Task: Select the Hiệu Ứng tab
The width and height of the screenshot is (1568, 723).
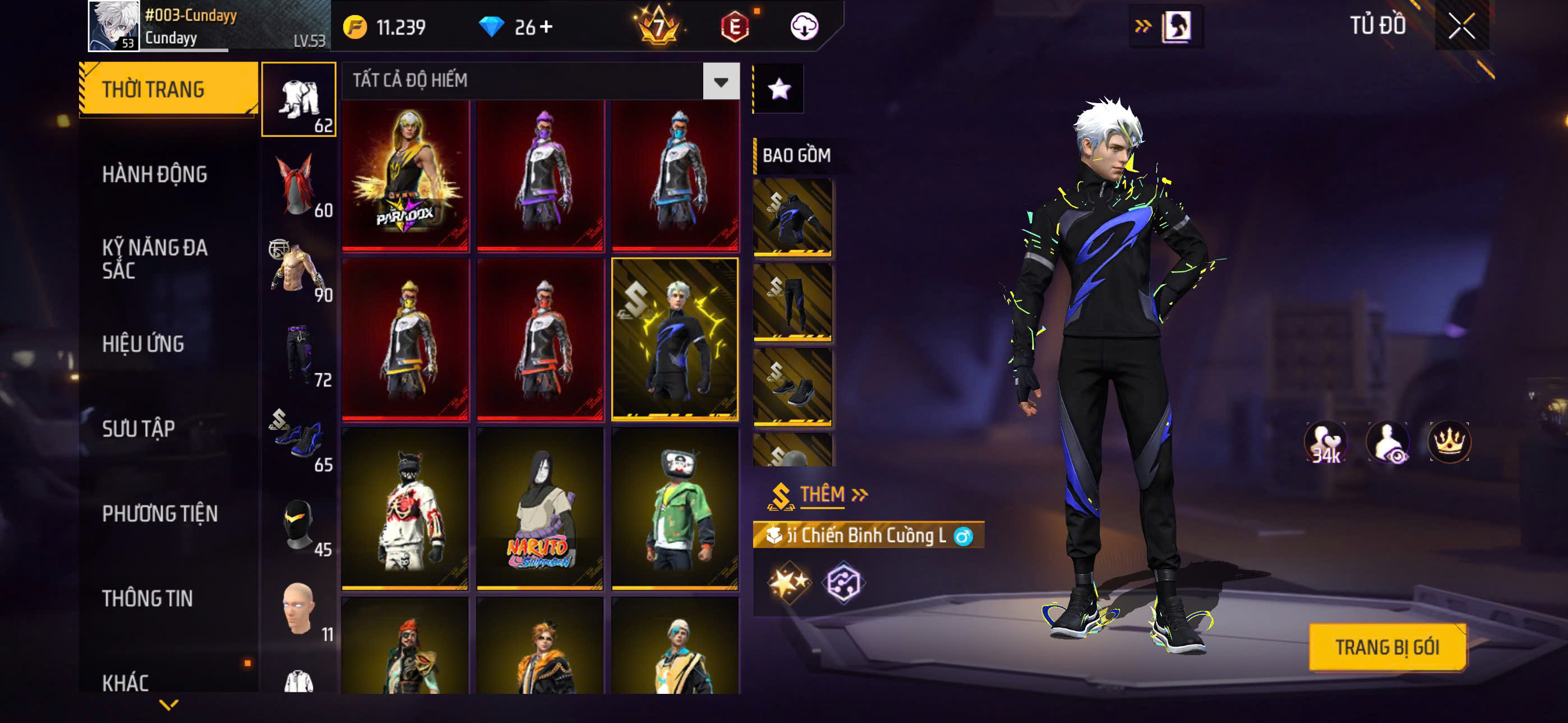Action: tap(143, 344)
